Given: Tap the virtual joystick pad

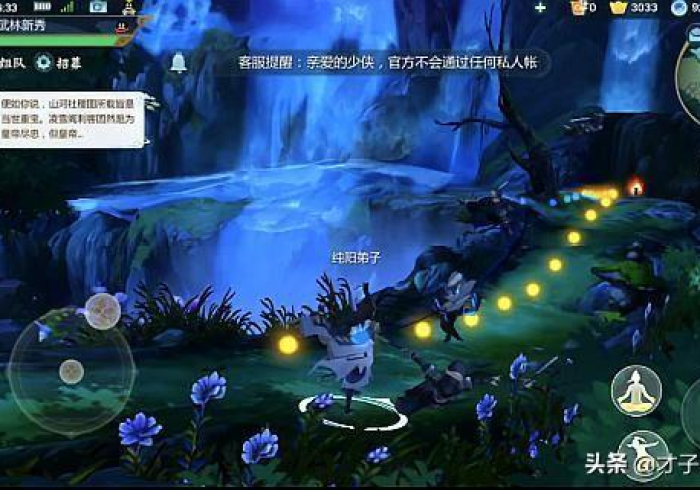Looking at the screenshot, I should click(x=71, y=371).
